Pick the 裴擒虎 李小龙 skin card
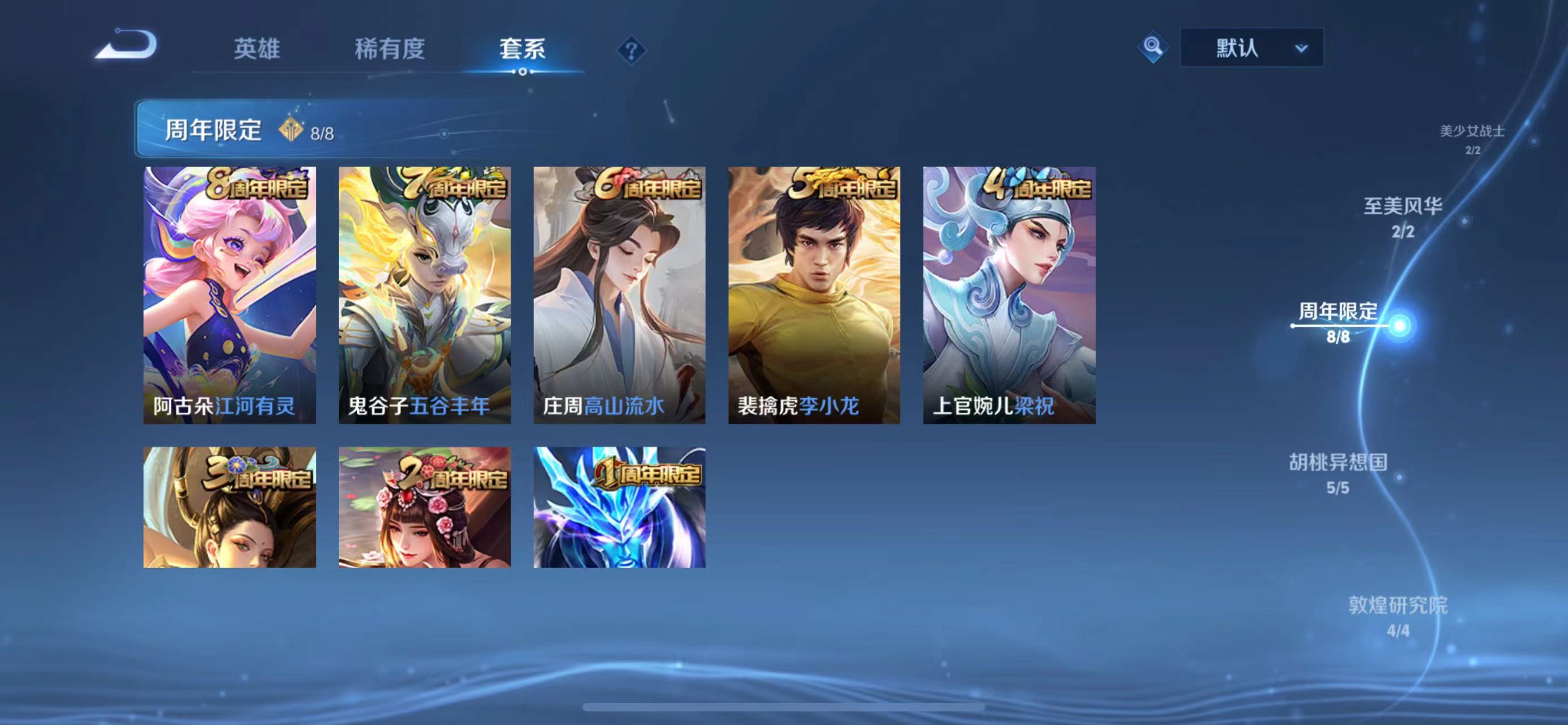Viewport: 1568px width, 725px height. [814, 295]
